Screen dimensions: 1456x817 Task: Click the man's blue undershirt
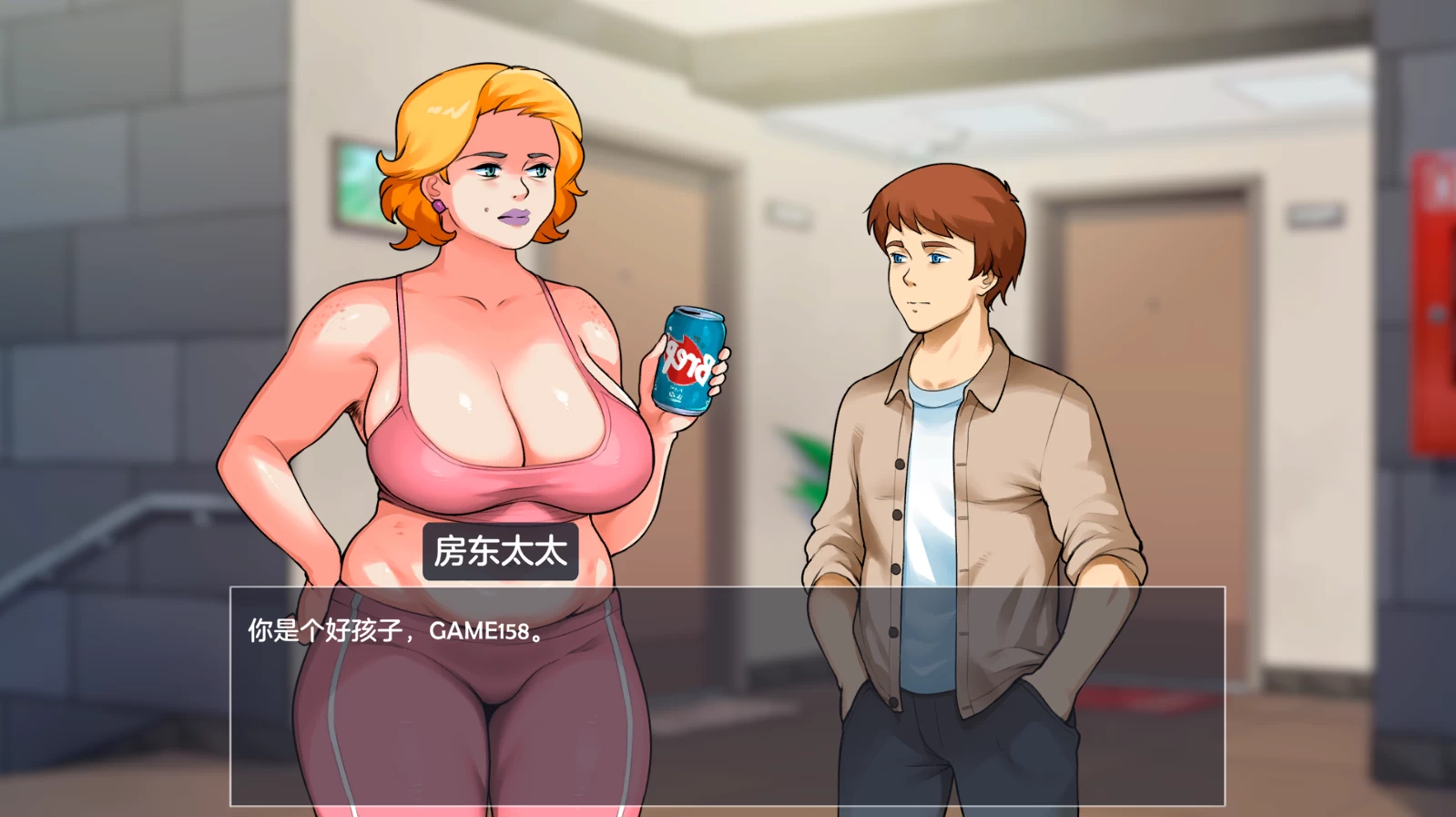(929, 510)
